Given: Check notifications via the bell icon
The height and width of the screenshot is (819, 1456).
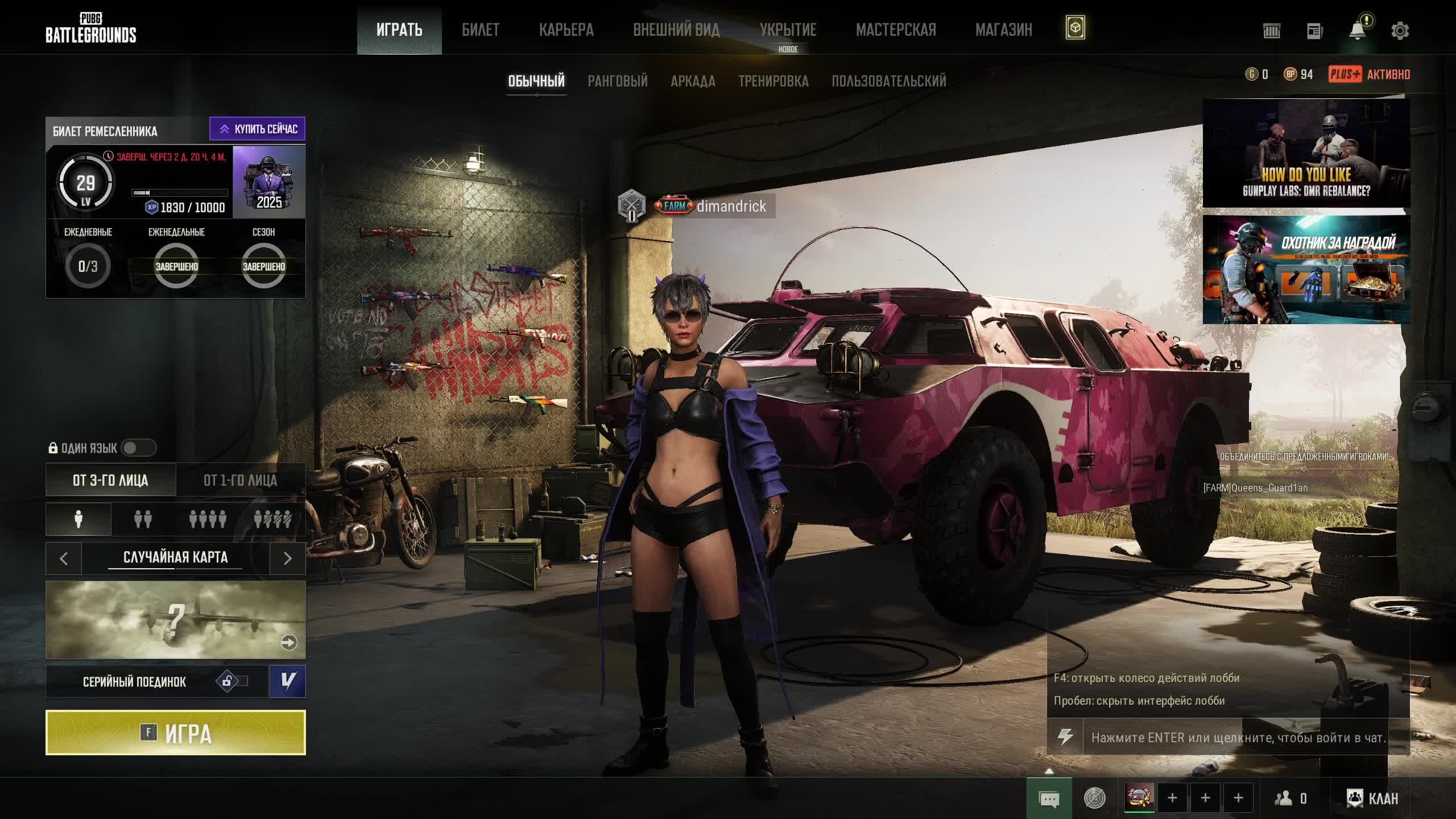Looking at the screenshot, I should coord(1357,31).
